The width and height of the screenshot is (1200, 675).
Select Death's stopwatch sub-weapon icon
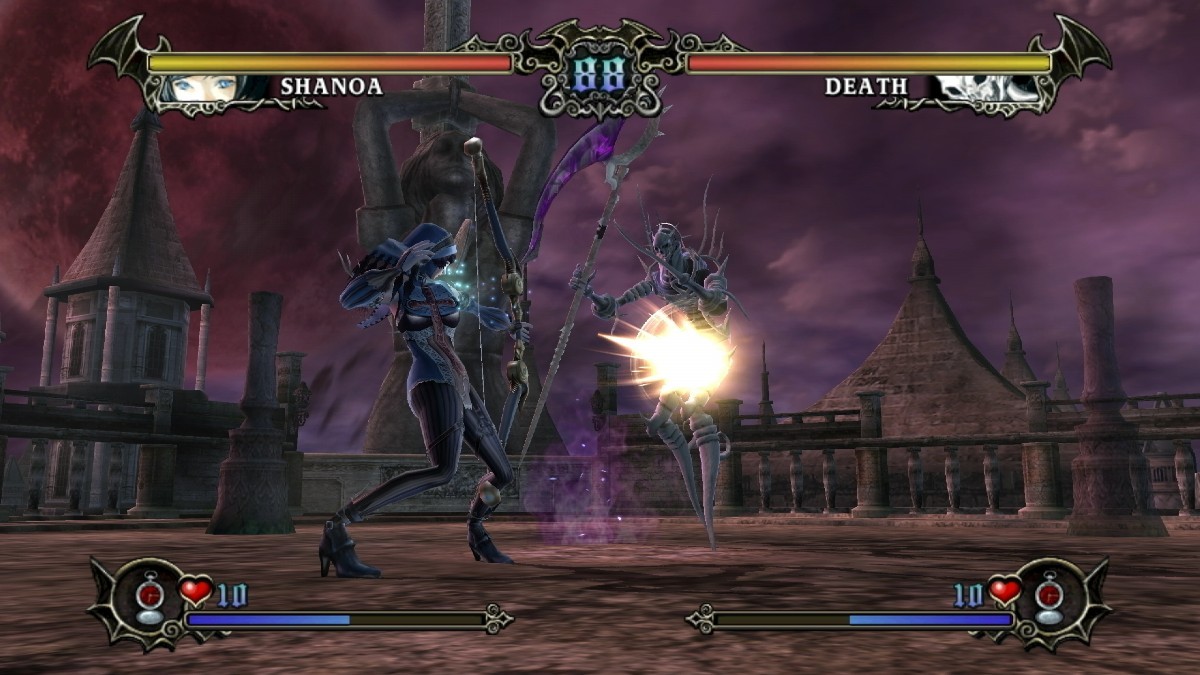click(x=1049, y=598)
